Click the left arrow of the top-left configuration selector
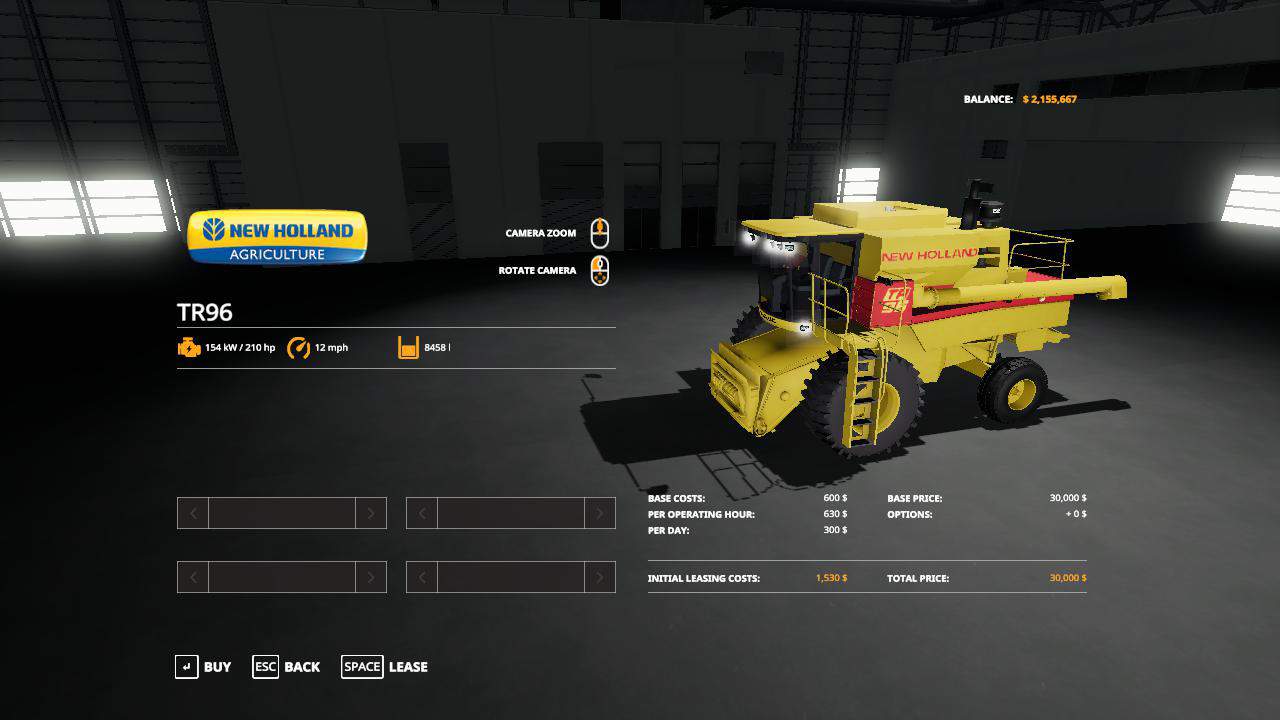Viewport: 1280px width, 720px height. 192,513
